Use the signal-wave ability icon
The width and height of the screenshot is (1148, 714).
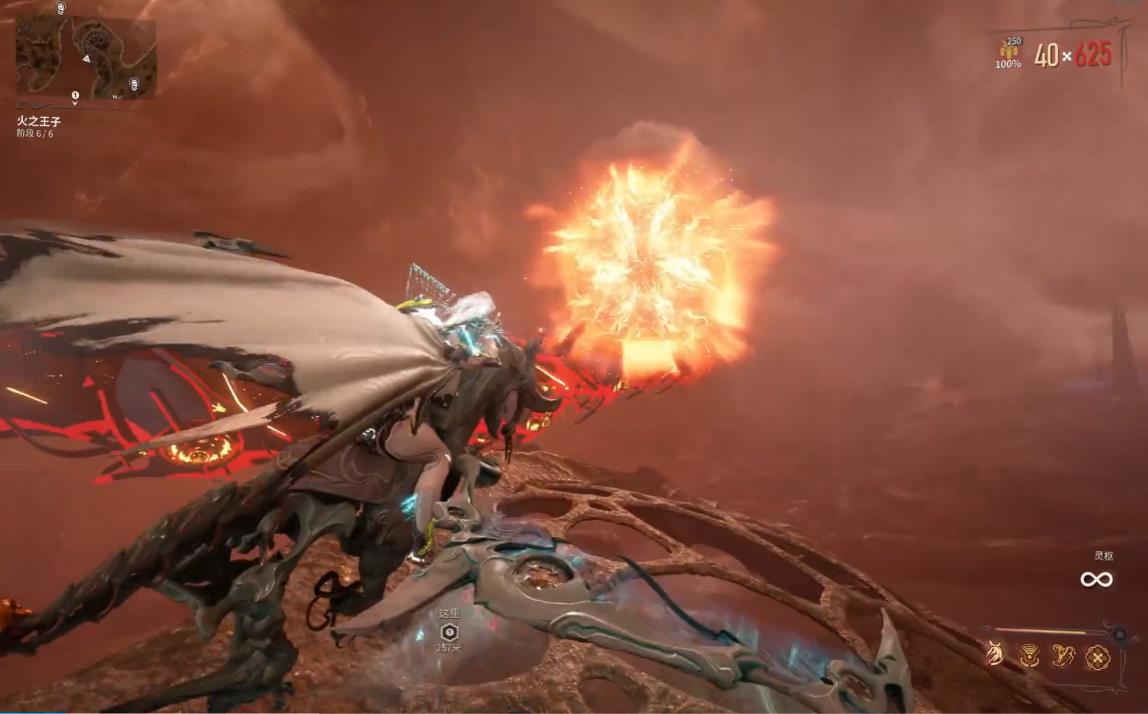[x=1029, y=656]
